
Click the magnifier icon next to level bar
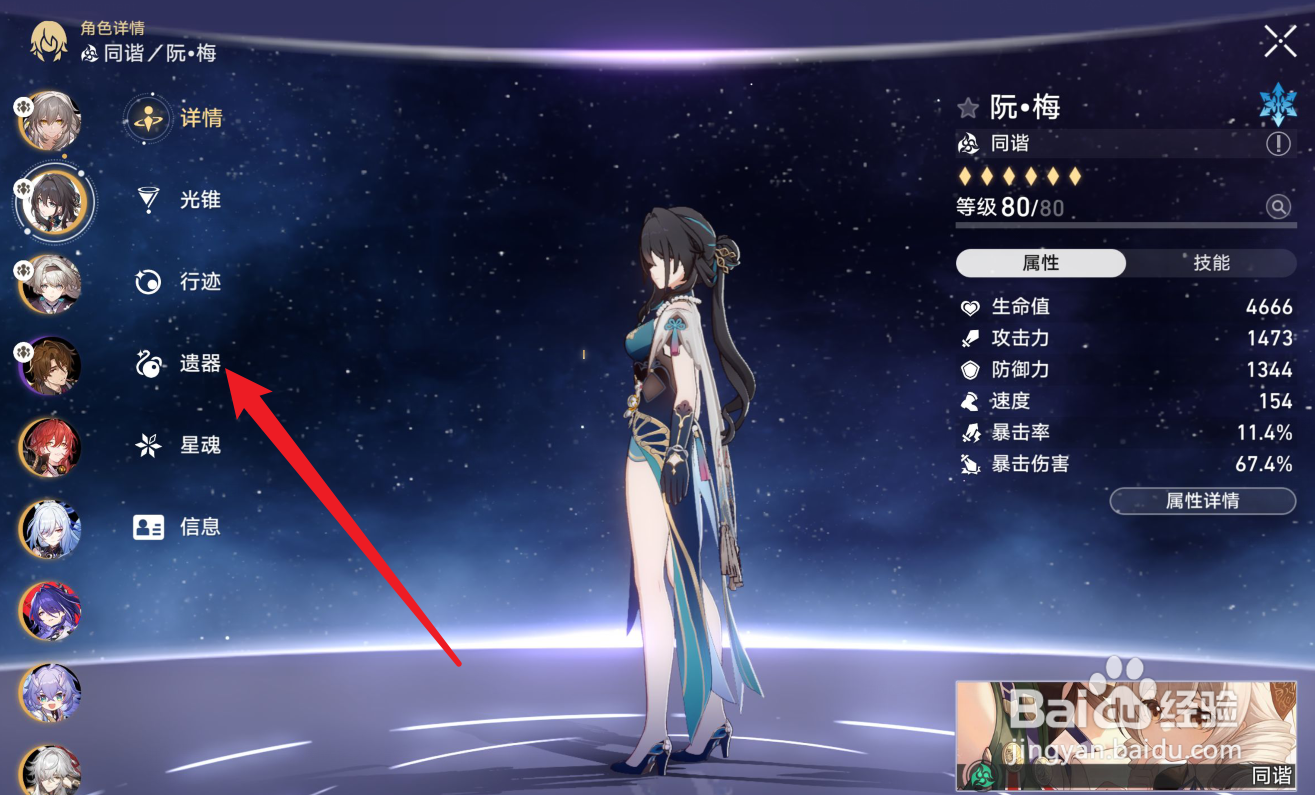1278,207
